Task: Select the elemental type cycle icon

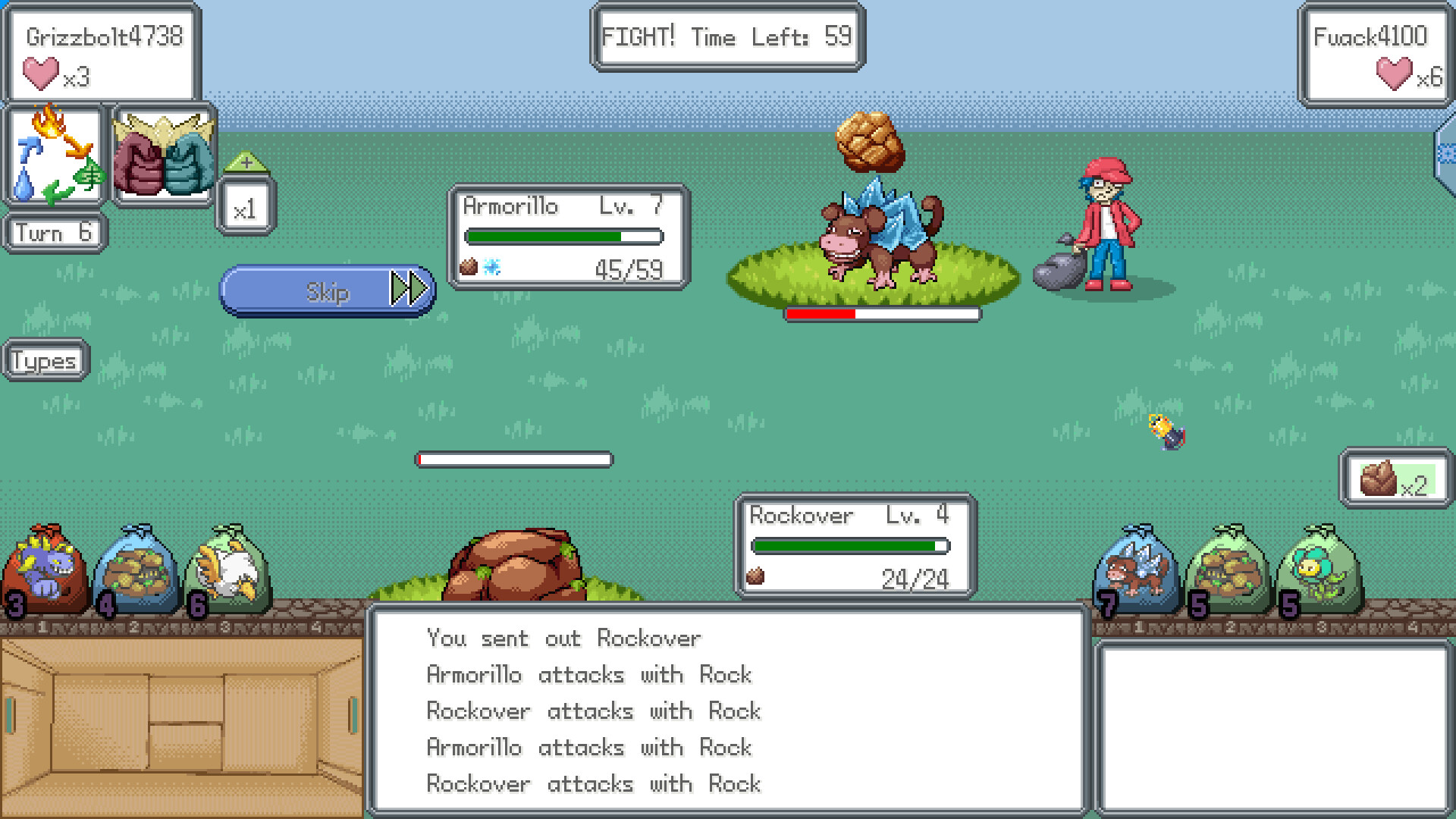Action: pyautogui.click(x=53, y=155)
